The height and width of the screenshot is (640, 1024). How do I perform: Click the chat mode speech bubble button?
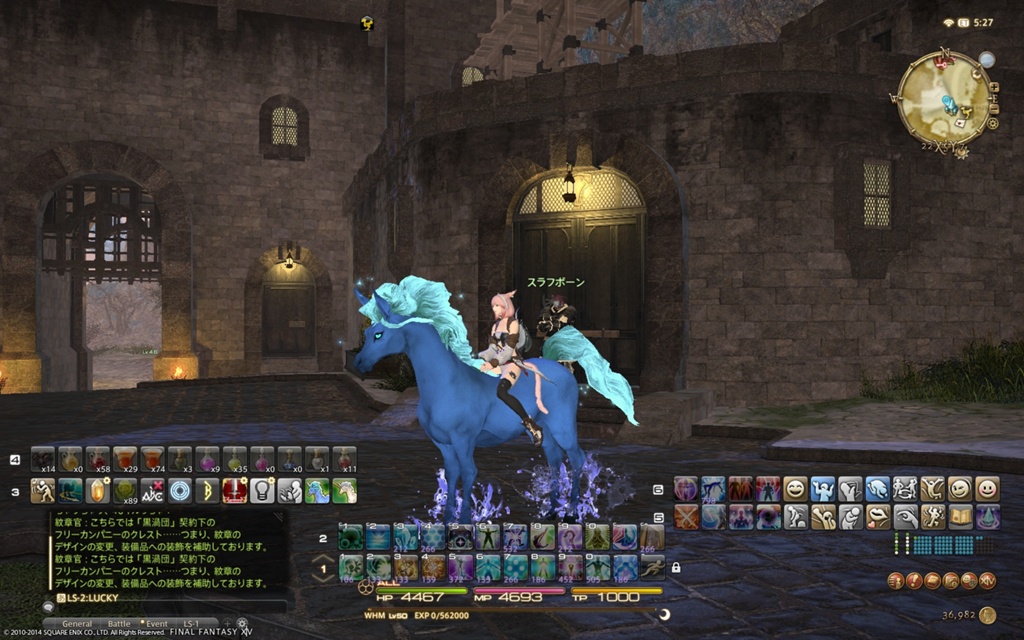(x=49, y=606)
